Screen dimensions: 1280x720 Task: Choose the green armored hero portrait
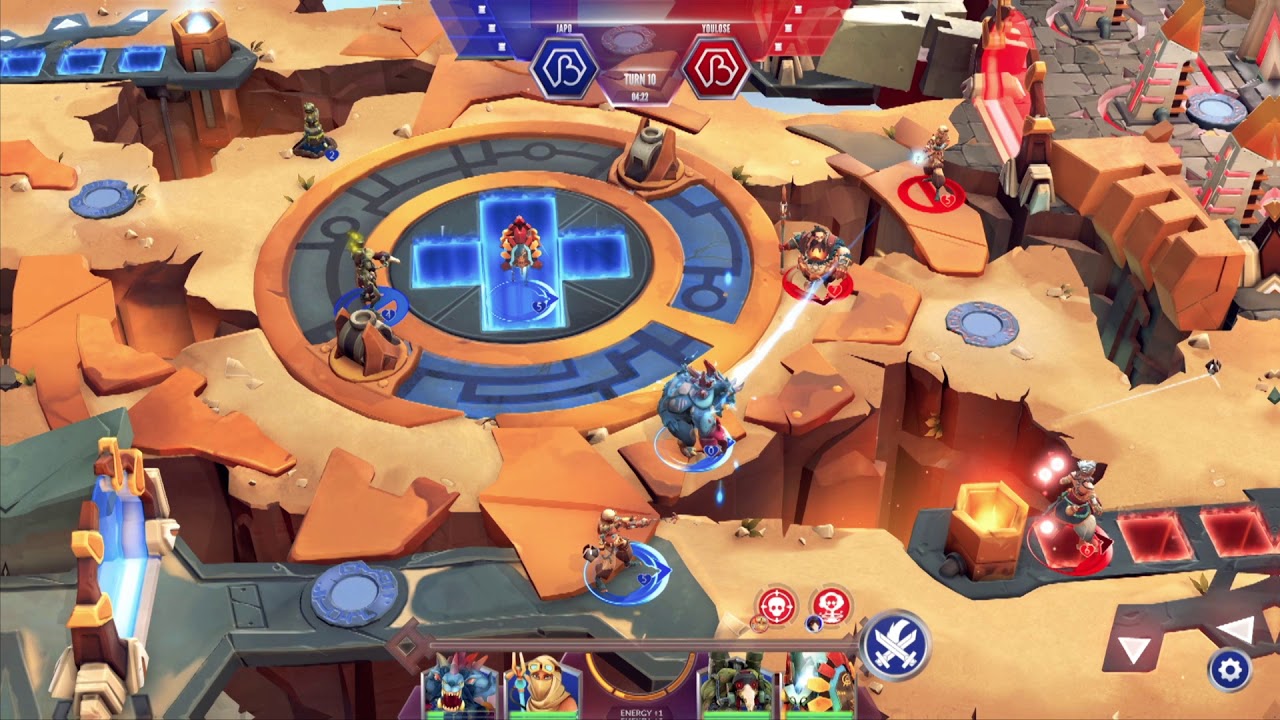pos(737,686)
